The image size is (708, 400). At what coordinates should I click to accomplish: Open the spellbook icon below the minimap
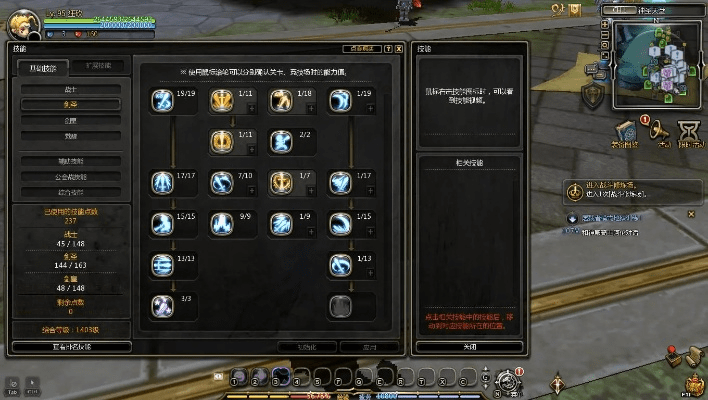tap(626, 132)
